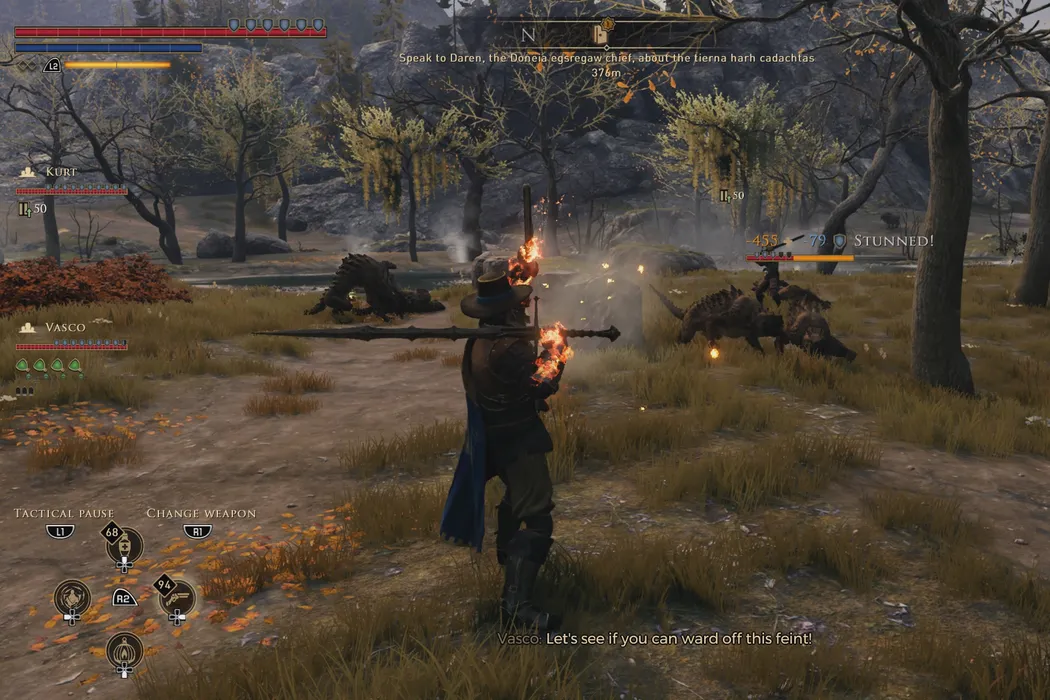Select companion Kurt in the party list
Viewport: 1050px width, 700px height.
coord(60,172)
